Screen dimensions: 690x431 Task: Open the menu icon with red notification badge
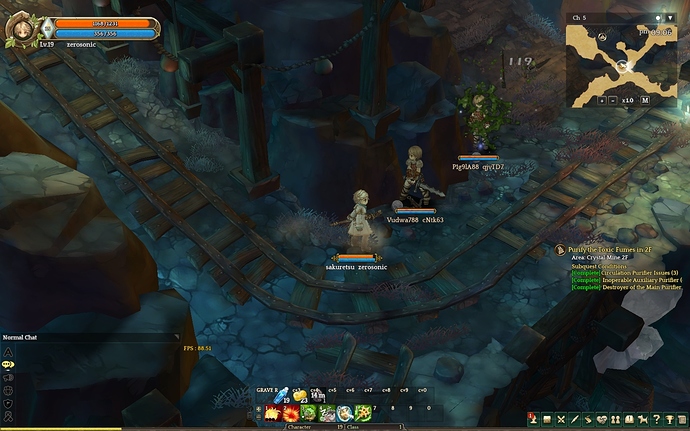click(534, 420)
